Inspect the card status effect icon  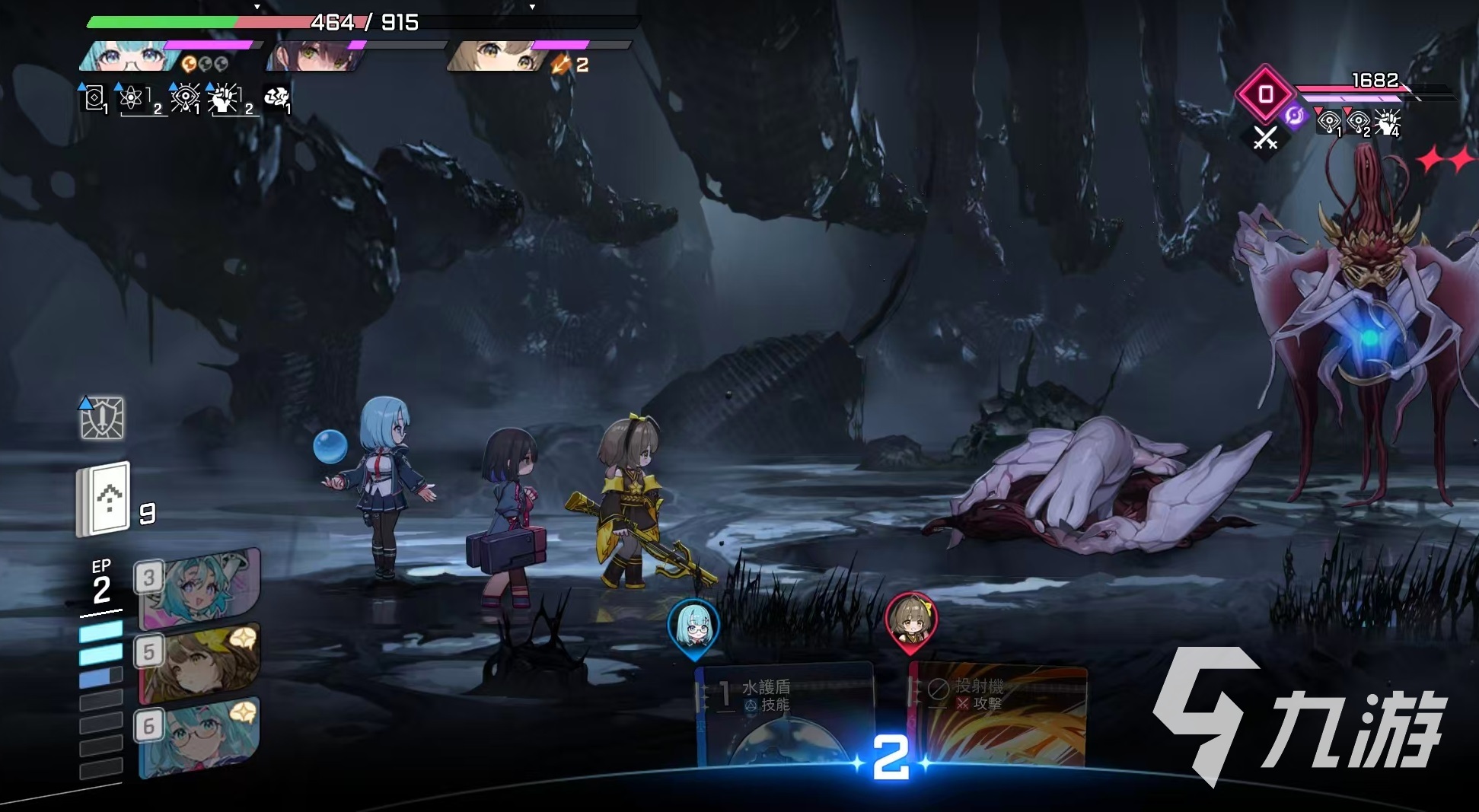94,98
